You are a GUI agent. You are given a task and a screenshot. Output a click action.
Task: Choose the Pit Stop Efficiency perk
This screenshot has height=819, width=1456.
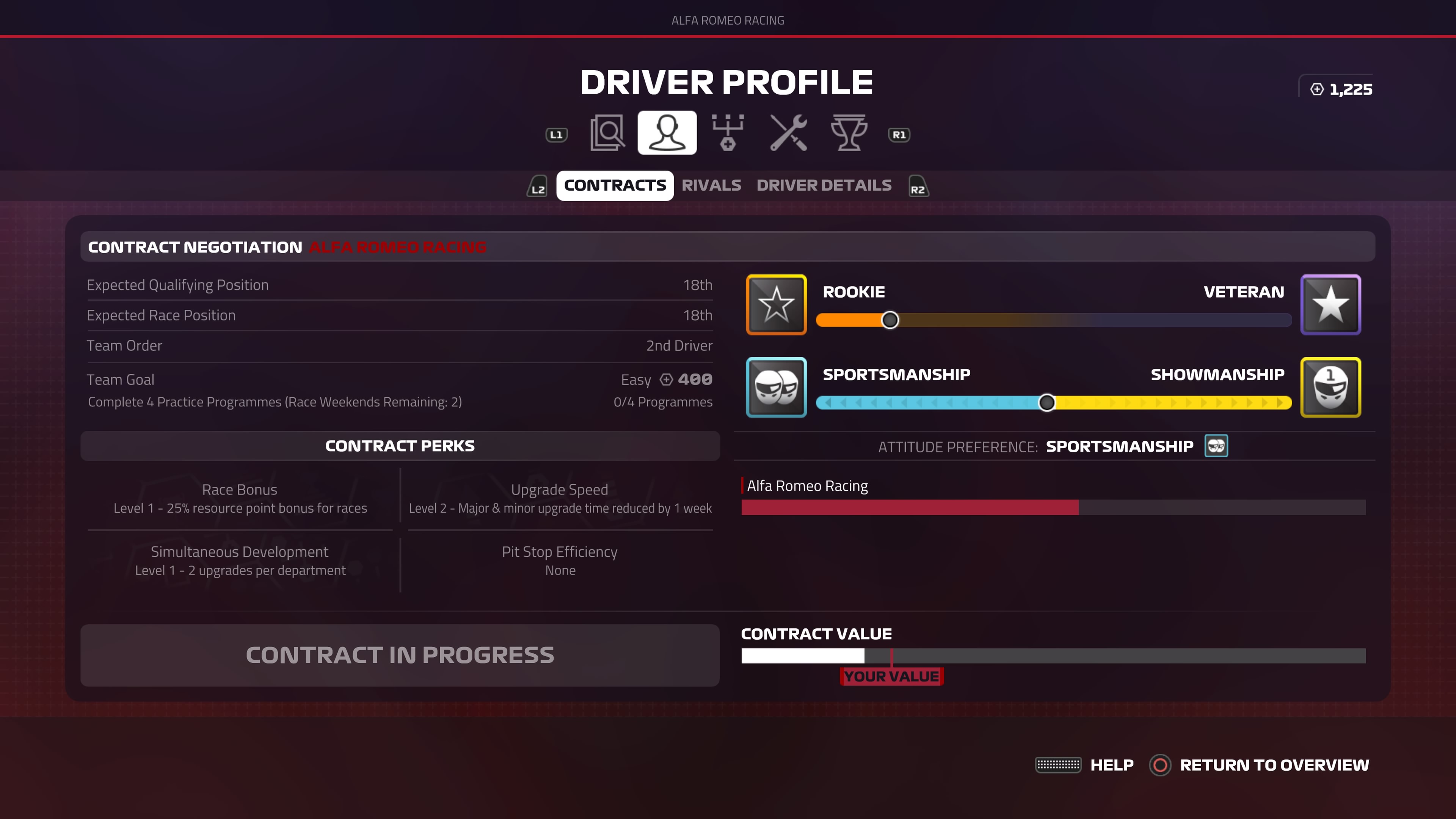pyautogui.click(x=560, y=561)
